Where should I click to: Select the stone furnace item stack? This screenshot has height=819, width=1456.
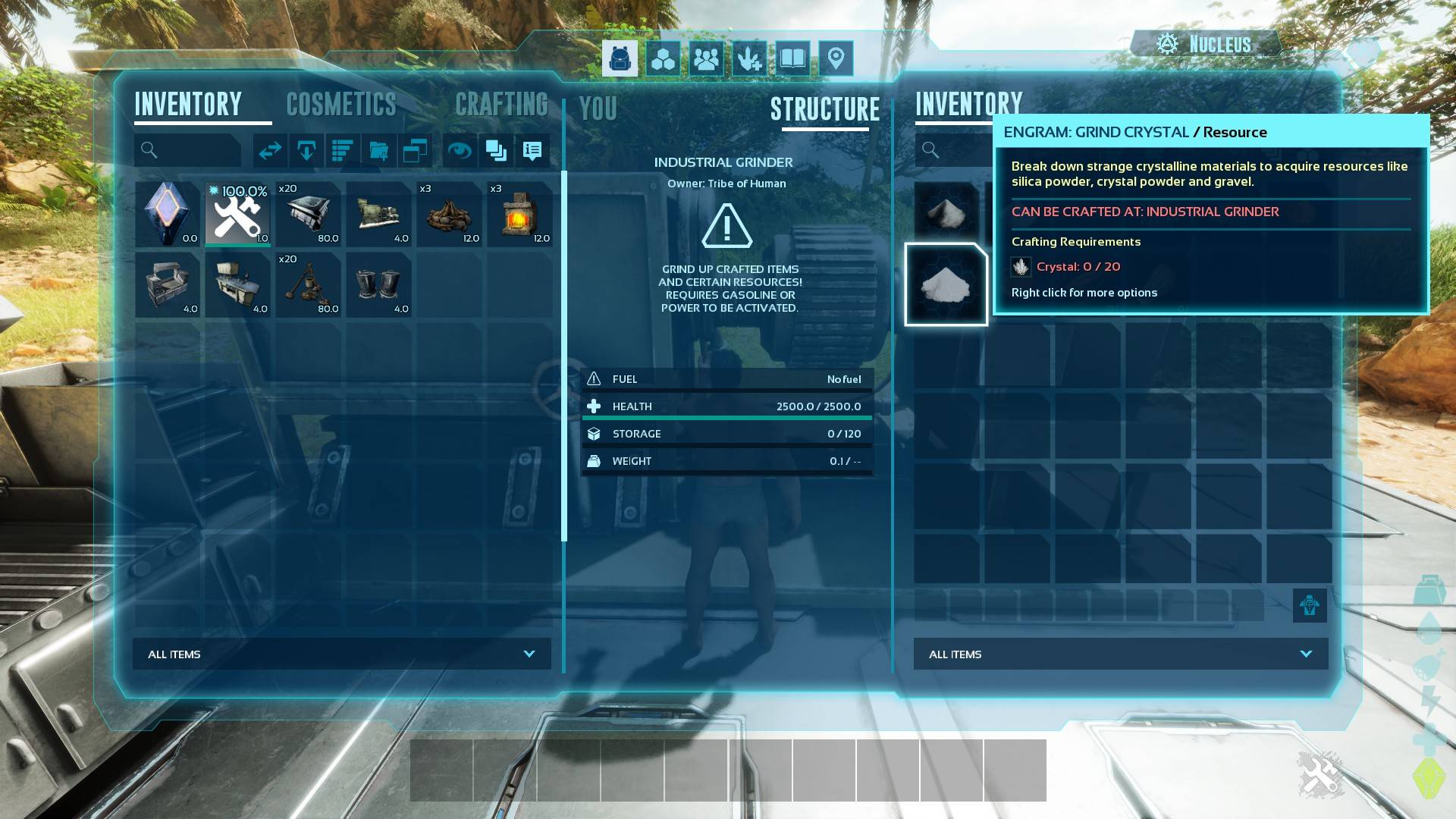(x=520, y=214)
